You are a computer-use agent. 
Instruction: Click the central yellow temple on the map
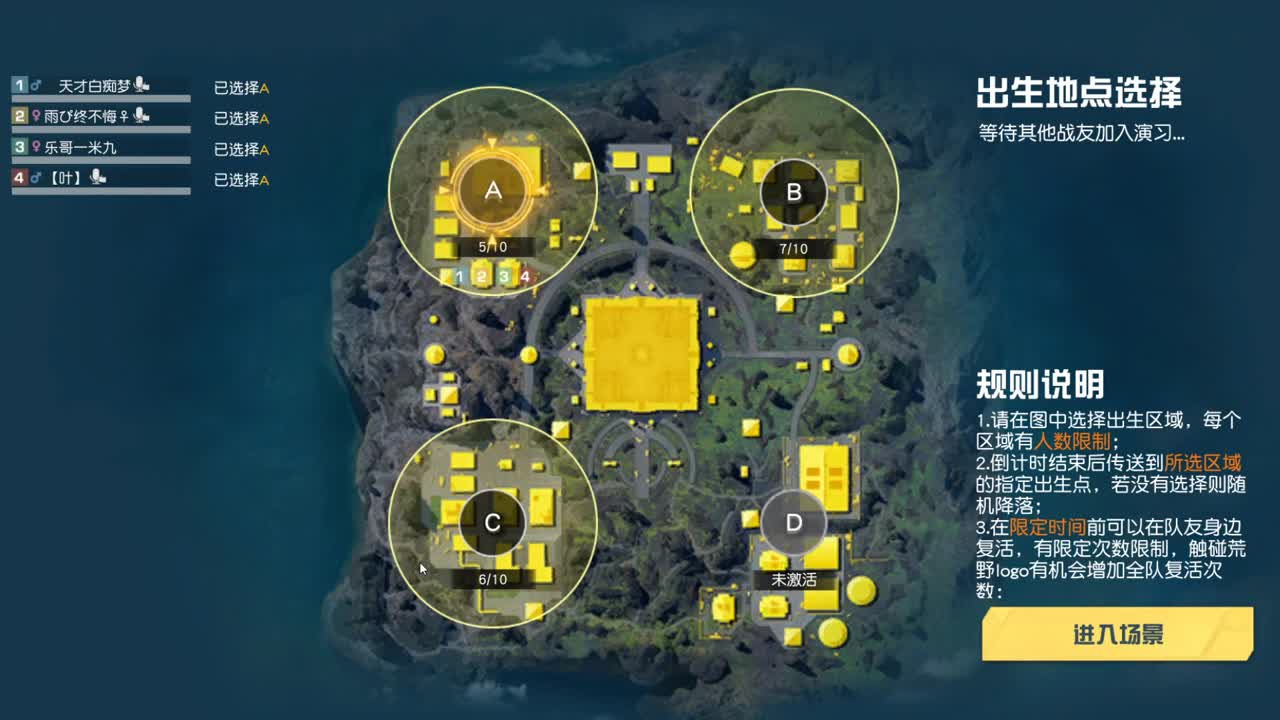tap(641, 355)
